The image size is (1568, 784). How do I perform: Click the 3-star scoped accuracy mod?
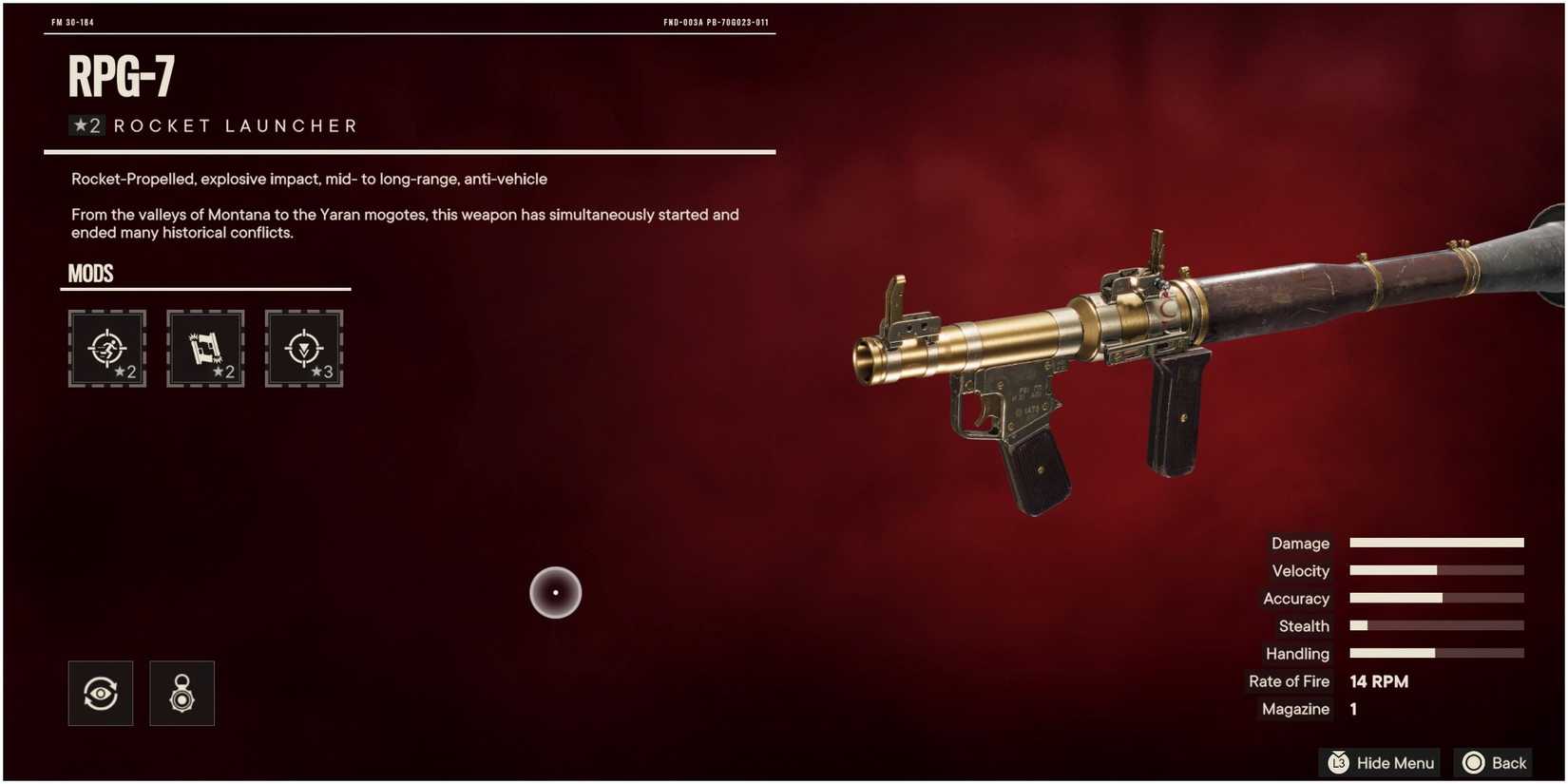click(303, 349)
